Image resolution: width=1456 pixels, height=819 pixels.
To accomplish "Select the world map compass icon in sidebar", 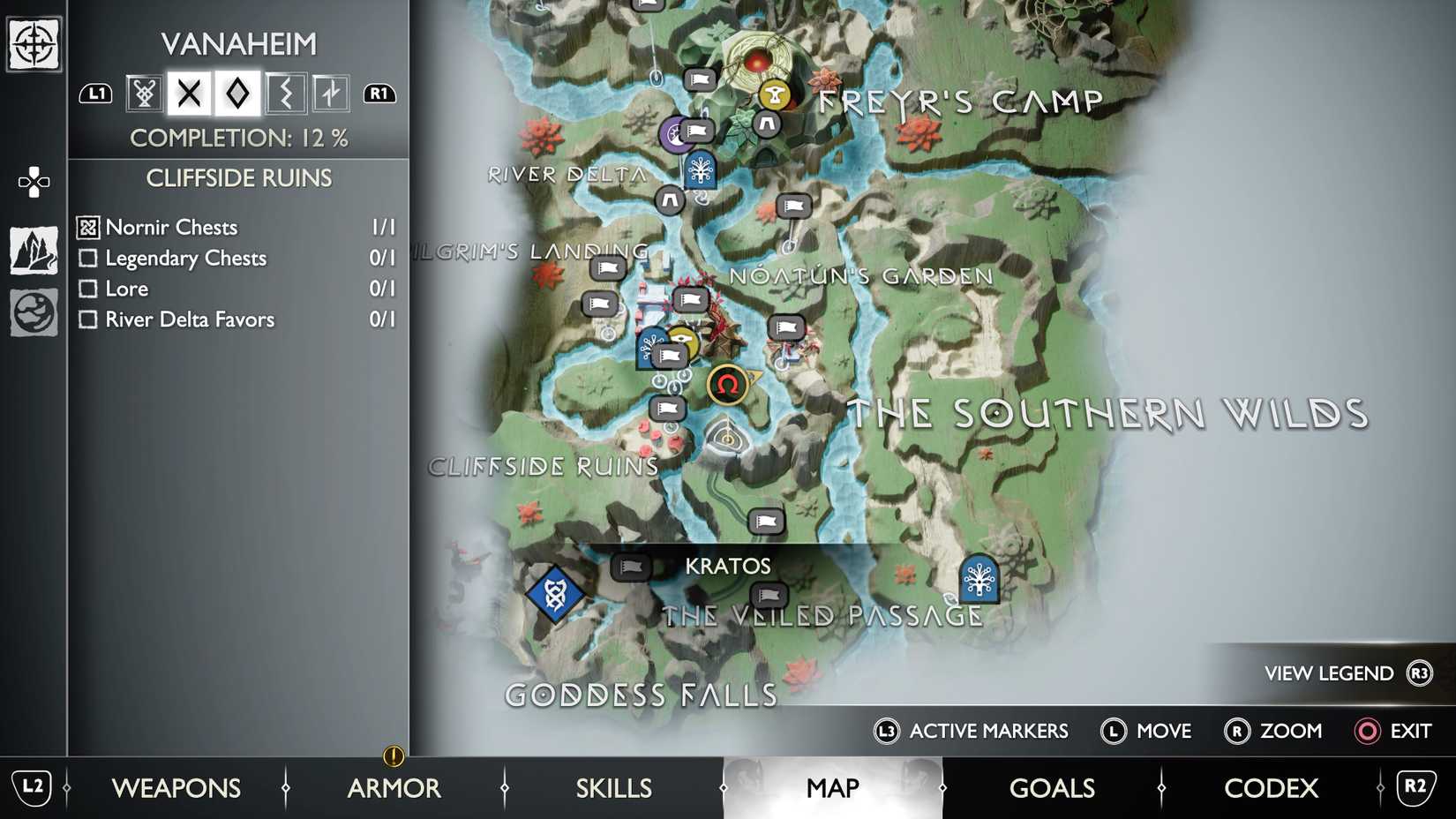I will (33, 42).
